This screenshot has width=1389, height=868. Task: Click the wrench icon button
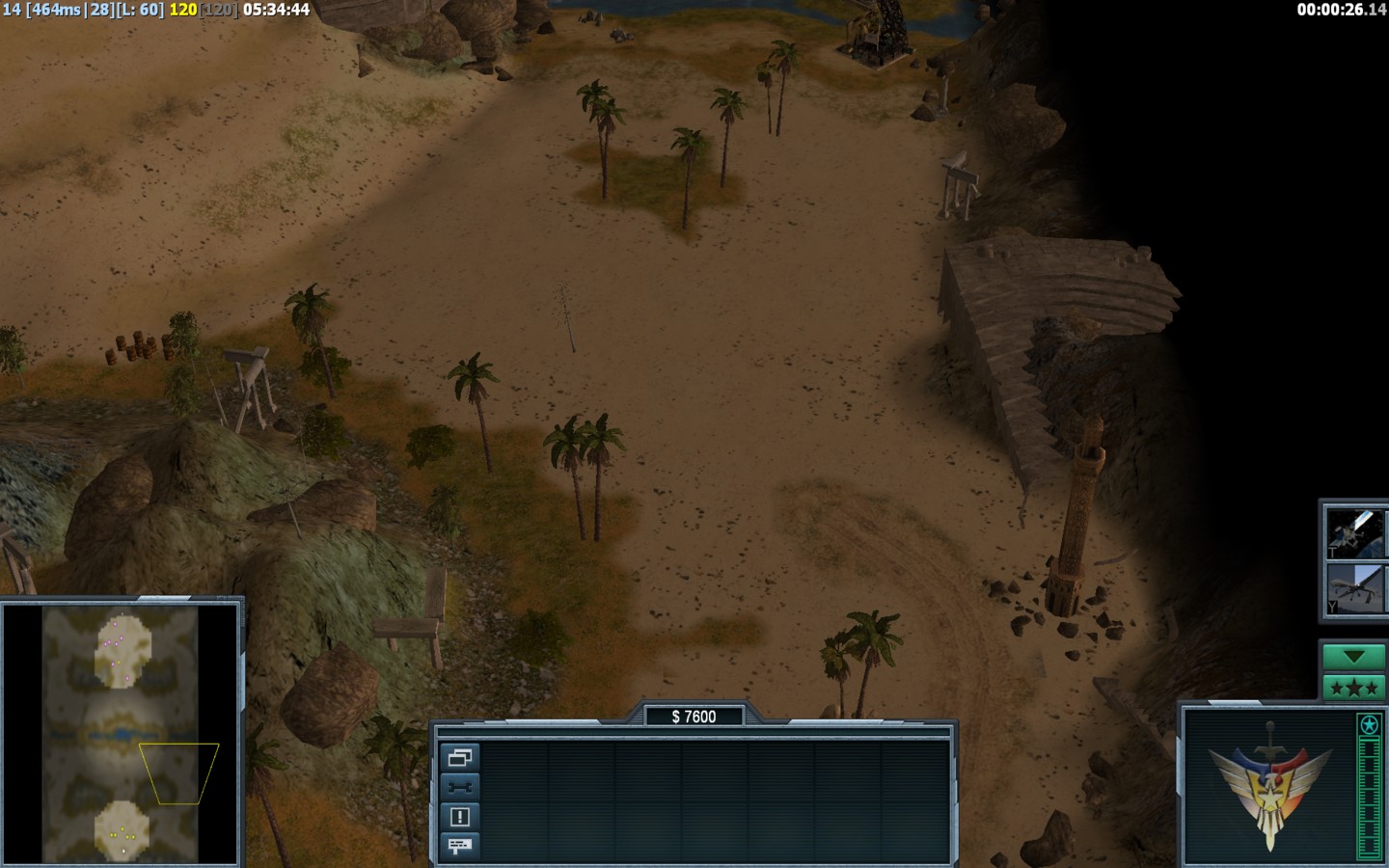click(x=460, y=787)
